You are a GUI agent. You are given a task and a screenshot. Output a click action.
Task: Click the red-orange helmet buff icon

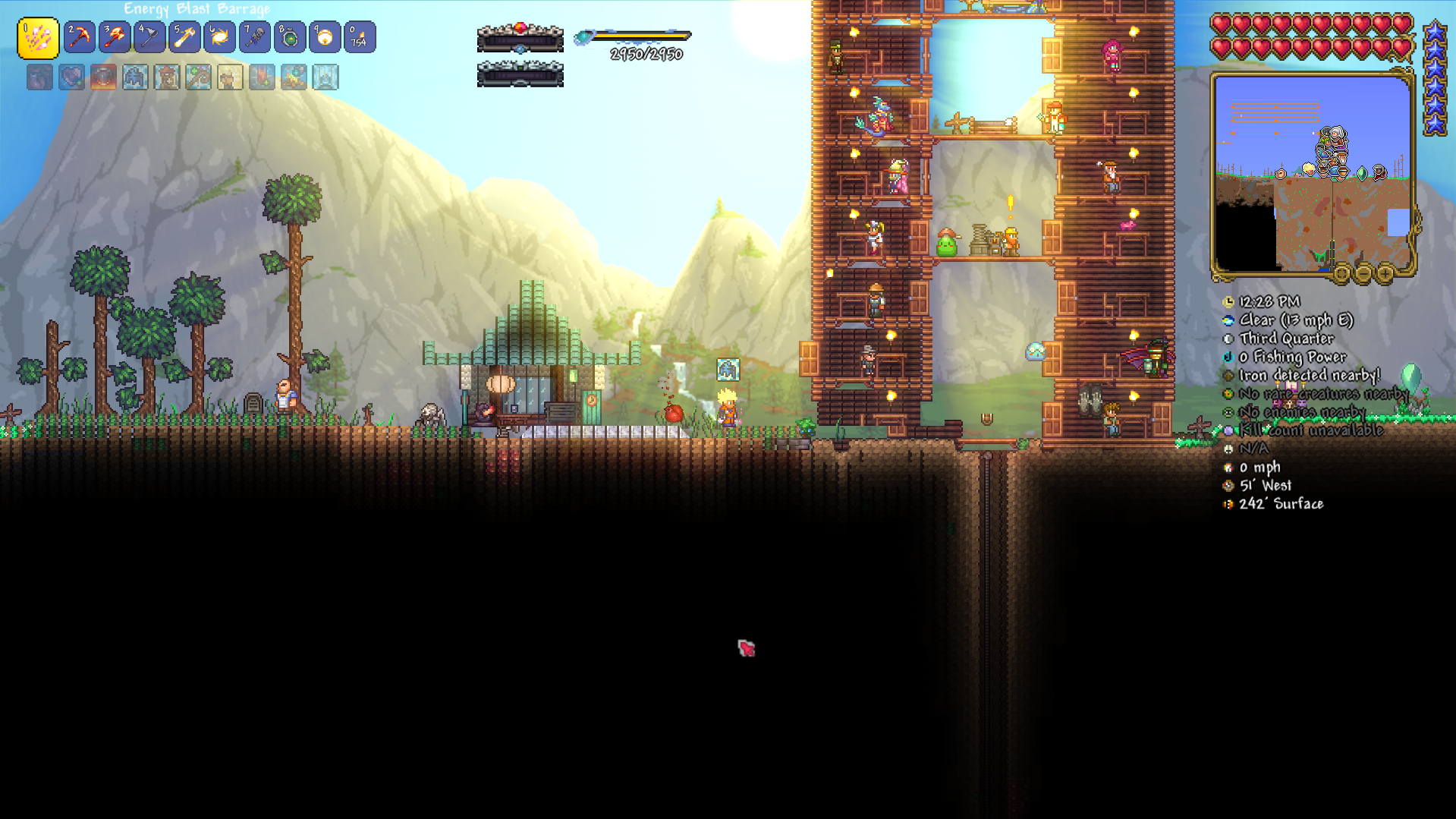[x=103, y=77]
